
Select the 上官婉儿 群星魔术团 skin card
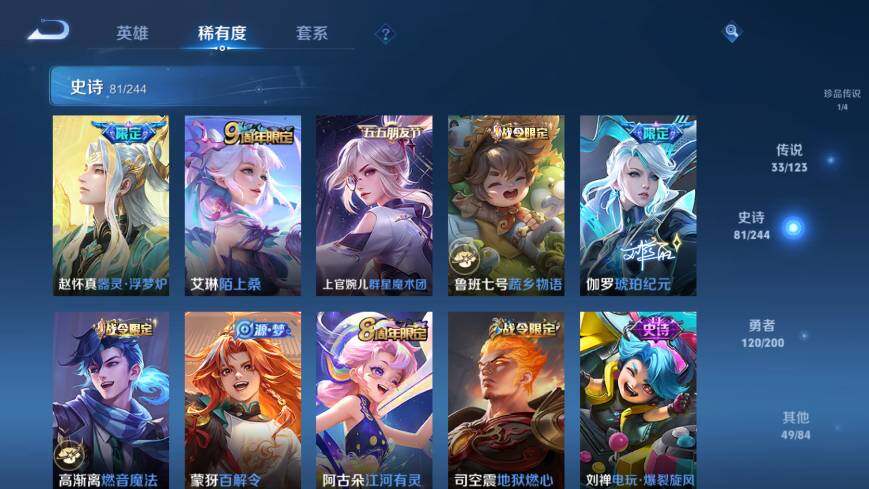(374, 205)
